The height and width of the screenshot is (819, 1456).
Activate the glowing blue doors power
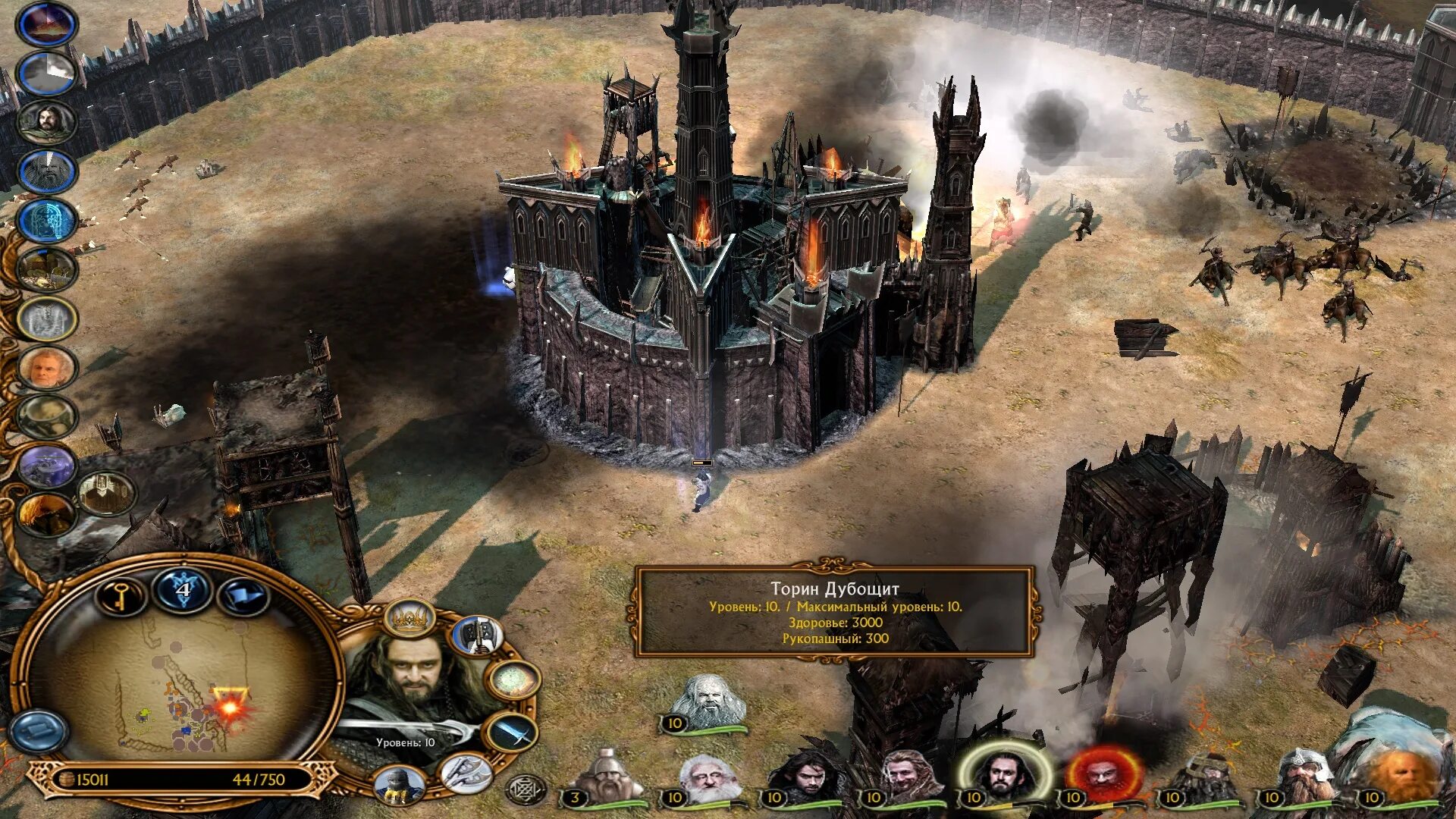[x=47, y=220]
